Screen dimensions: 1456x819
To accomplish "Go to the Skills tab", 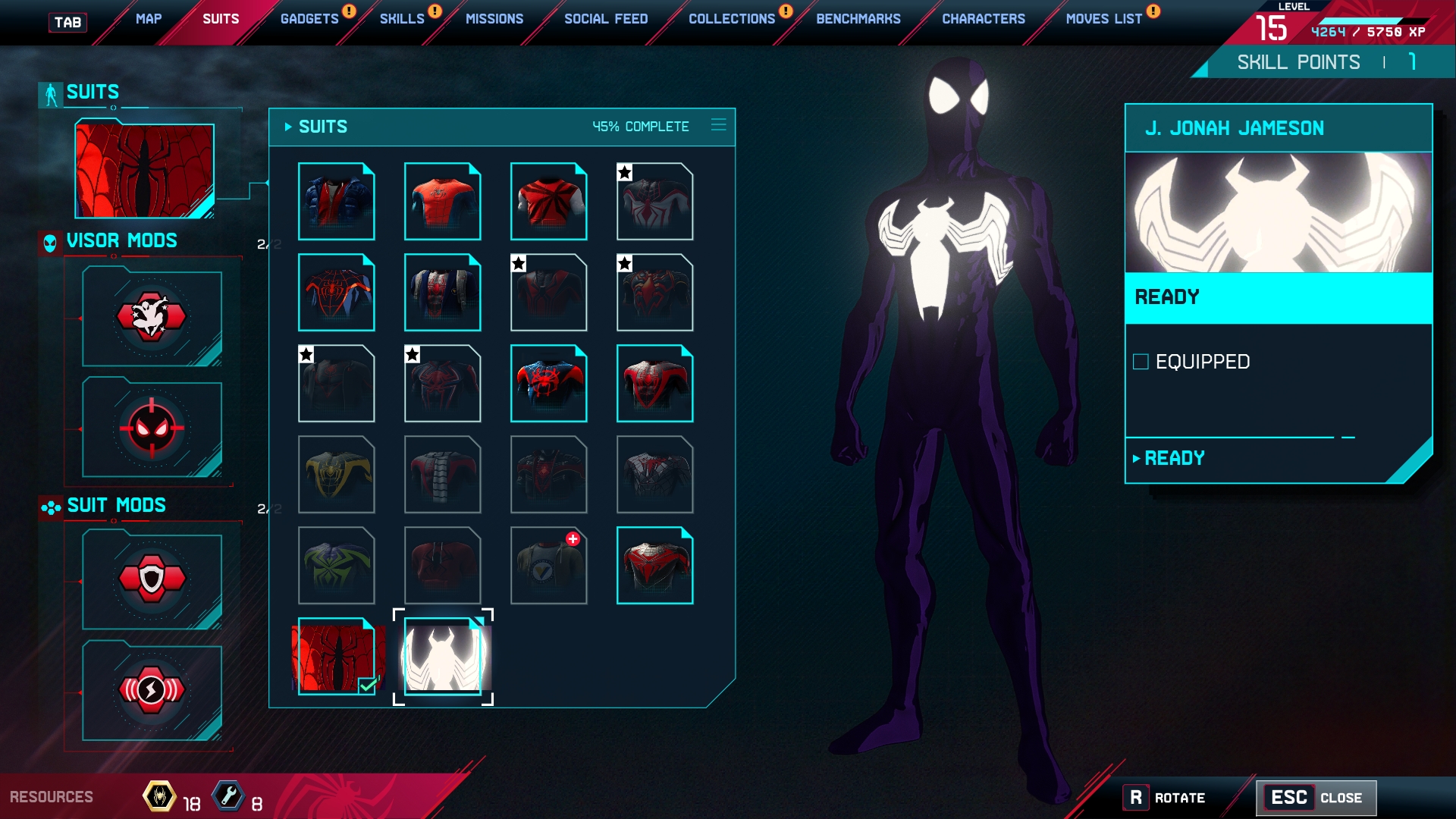I will 402,19.
